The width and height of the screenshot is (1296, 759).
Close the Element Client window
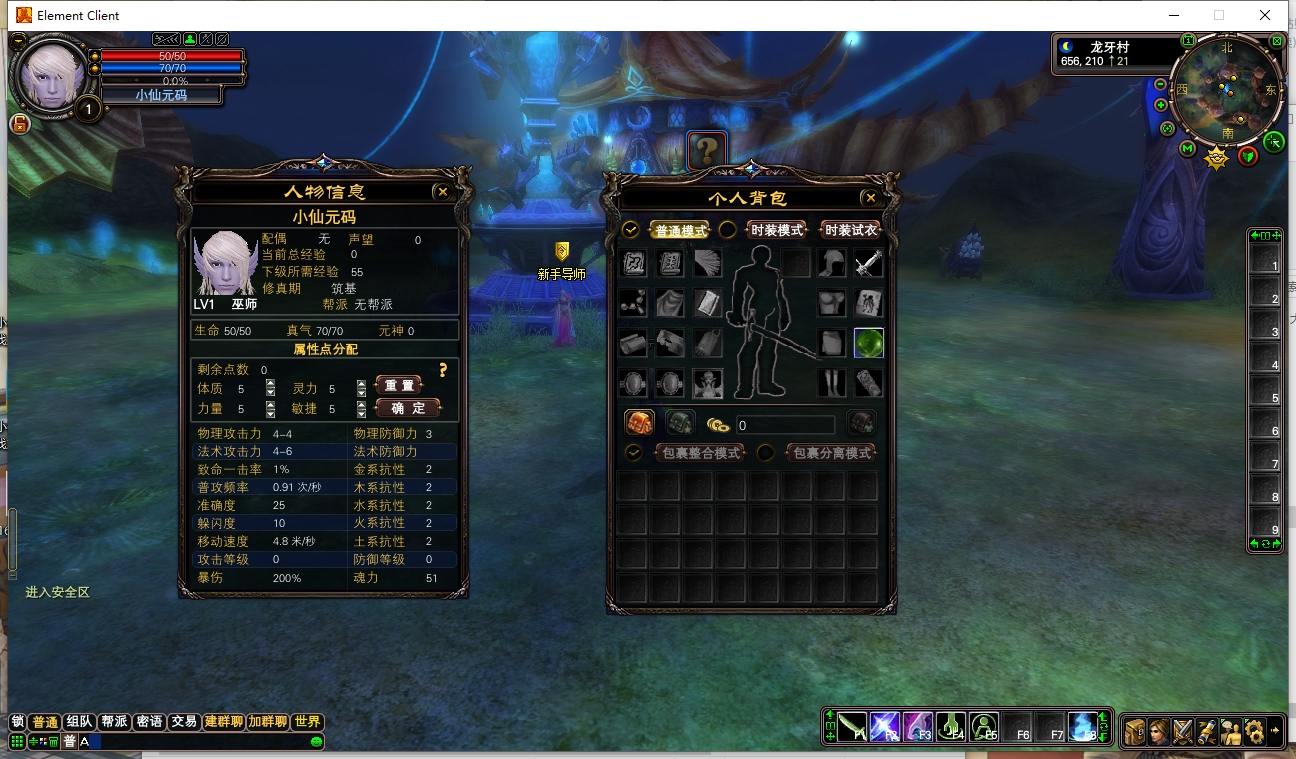[1266, 15]
